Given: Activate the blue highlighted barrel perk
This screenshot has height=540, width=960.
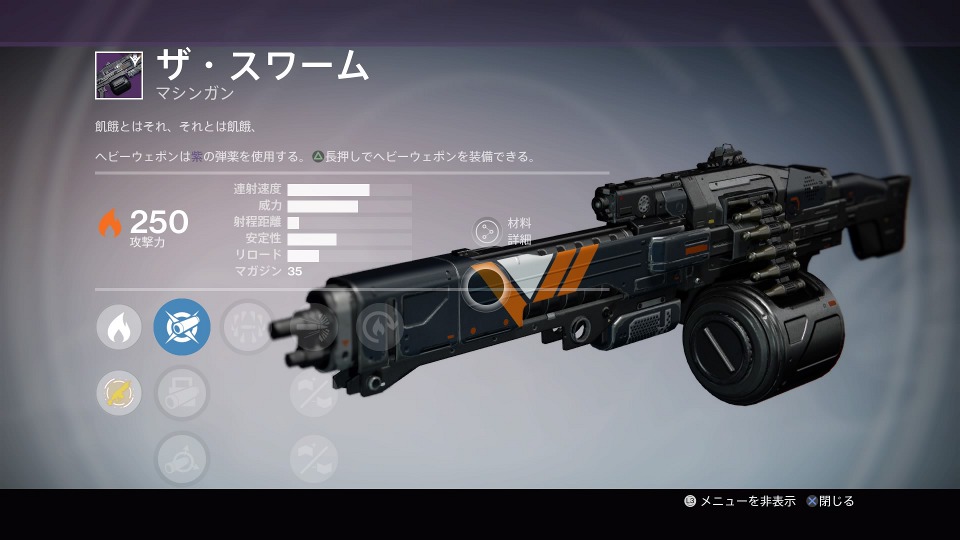Looking at the screenshot, I should coord(182,327).
